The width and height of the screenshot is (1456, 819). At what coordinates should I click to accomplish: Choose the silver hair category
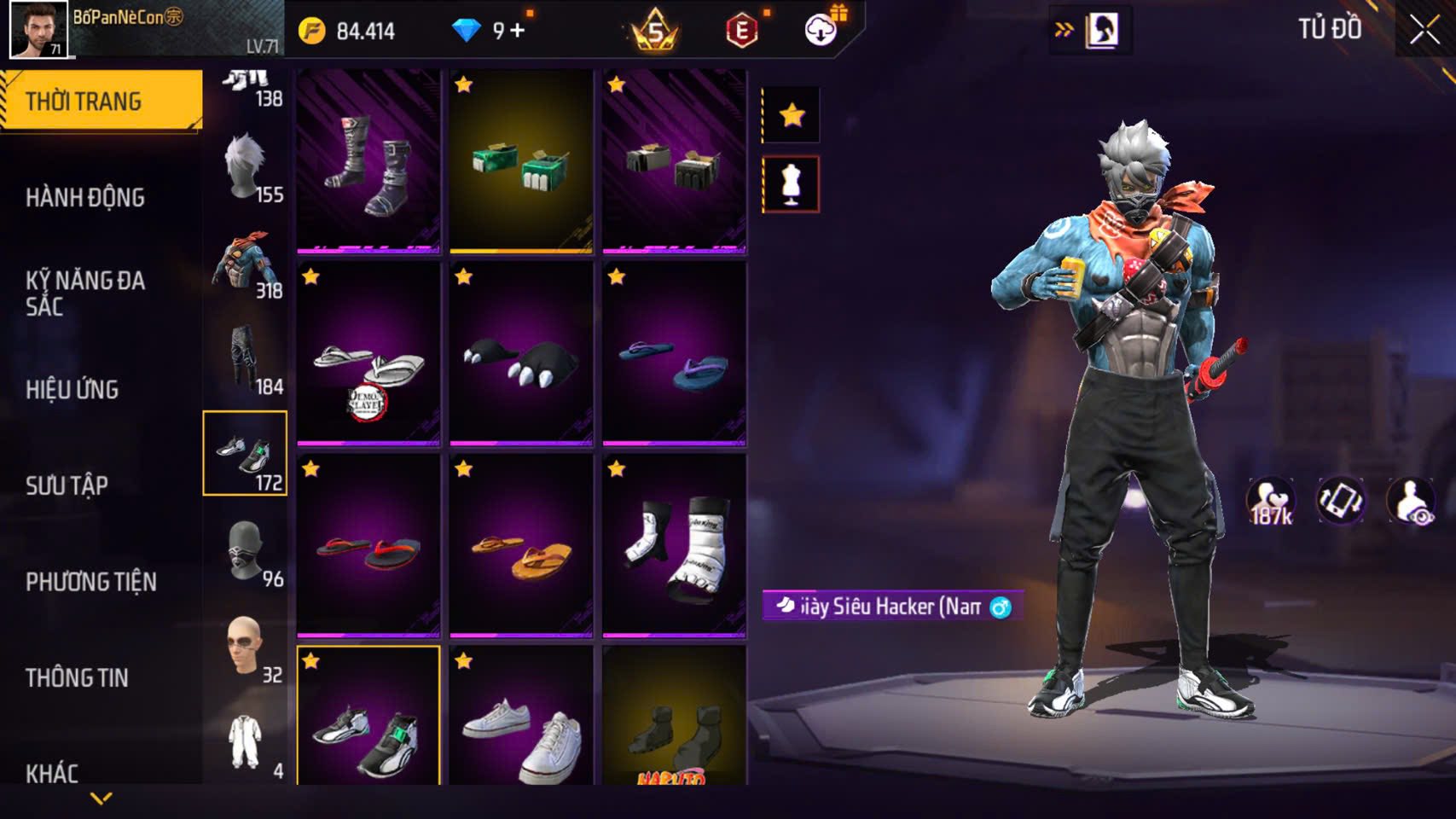click(x=246, y=166)
